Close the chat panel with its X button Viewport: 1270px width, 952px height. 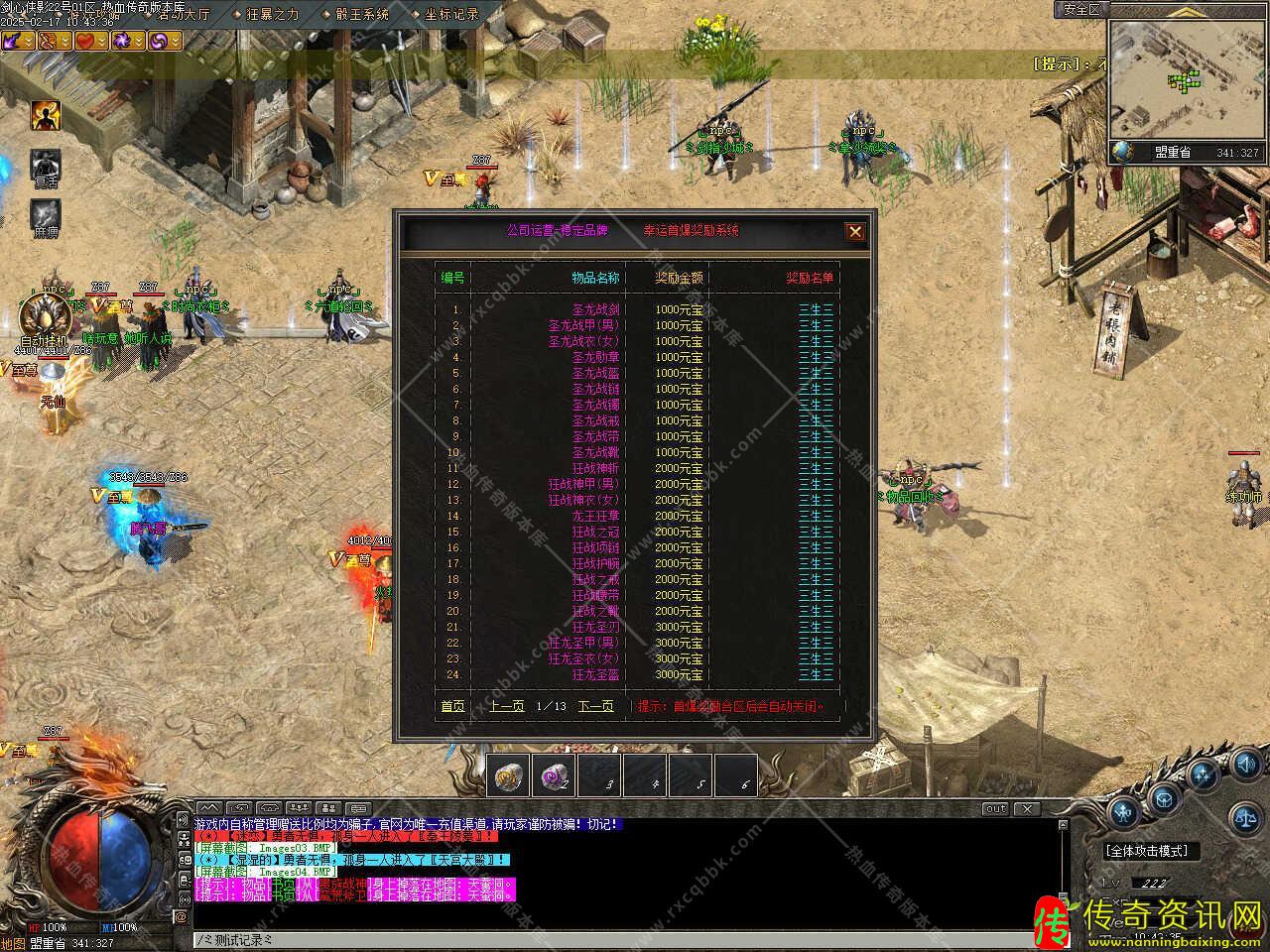1027,808
